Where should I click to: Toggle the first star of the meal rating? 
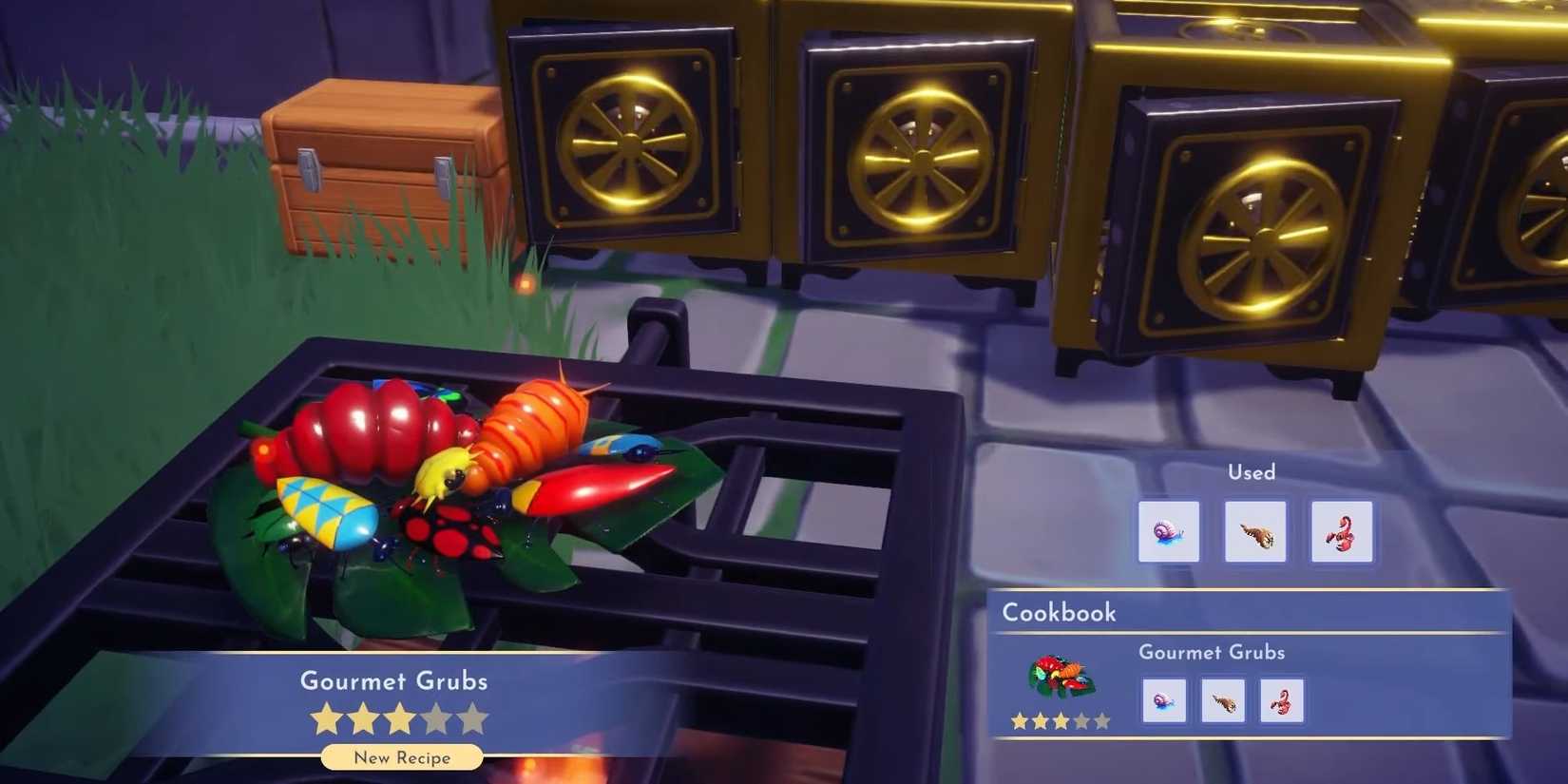pos(326,719)
